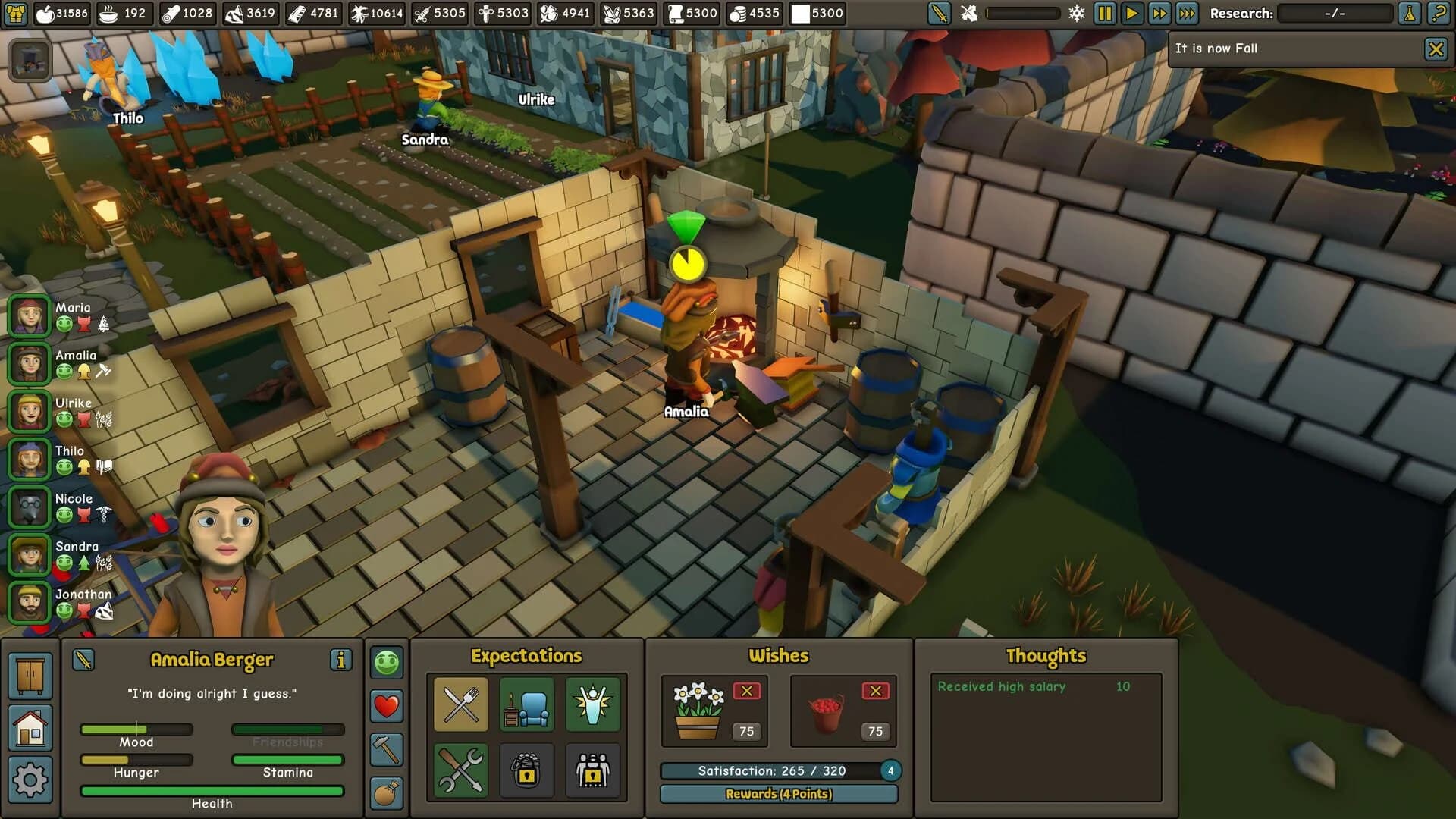
Task: Dismiss the 'It is now Fall' notification
Action: [x=1436, y=49]
